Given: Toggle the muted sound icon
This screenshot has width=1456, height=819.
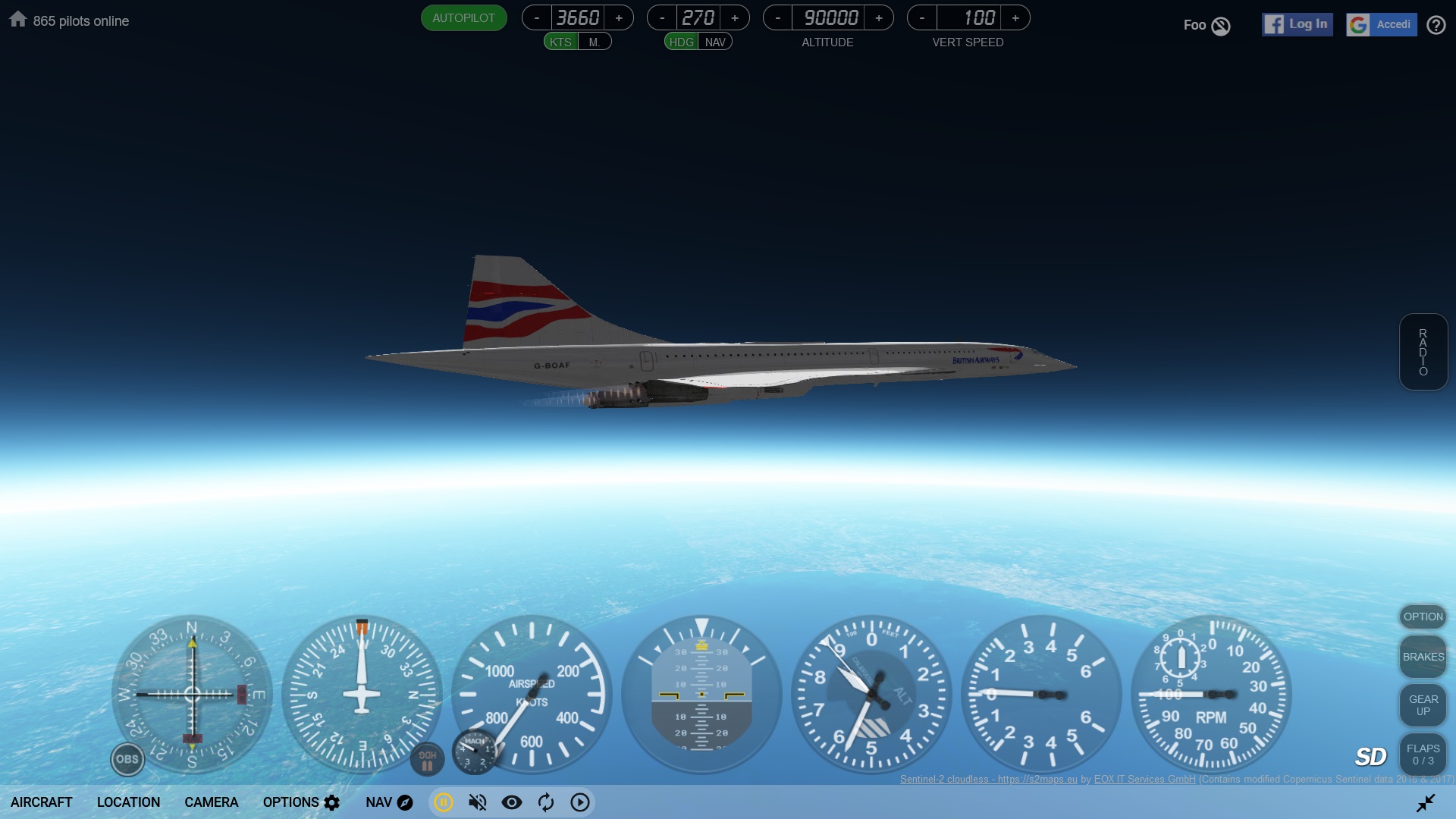Looking at the screenshot, I should [478, 802].
